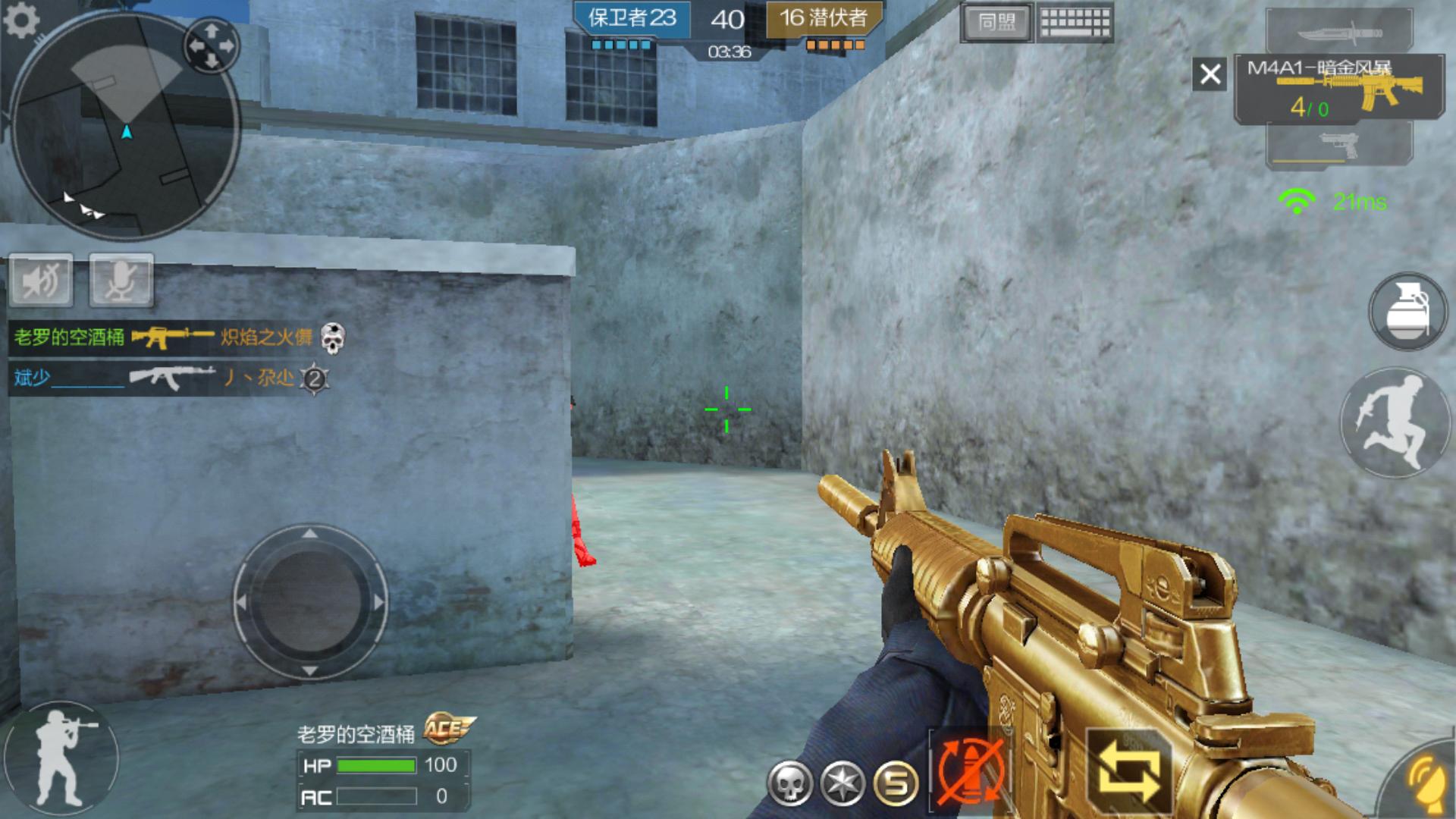Screen dimensions: 1456x819
Task: Tap the four-arrow minimap expand button
Action: (x=211, y=44)
